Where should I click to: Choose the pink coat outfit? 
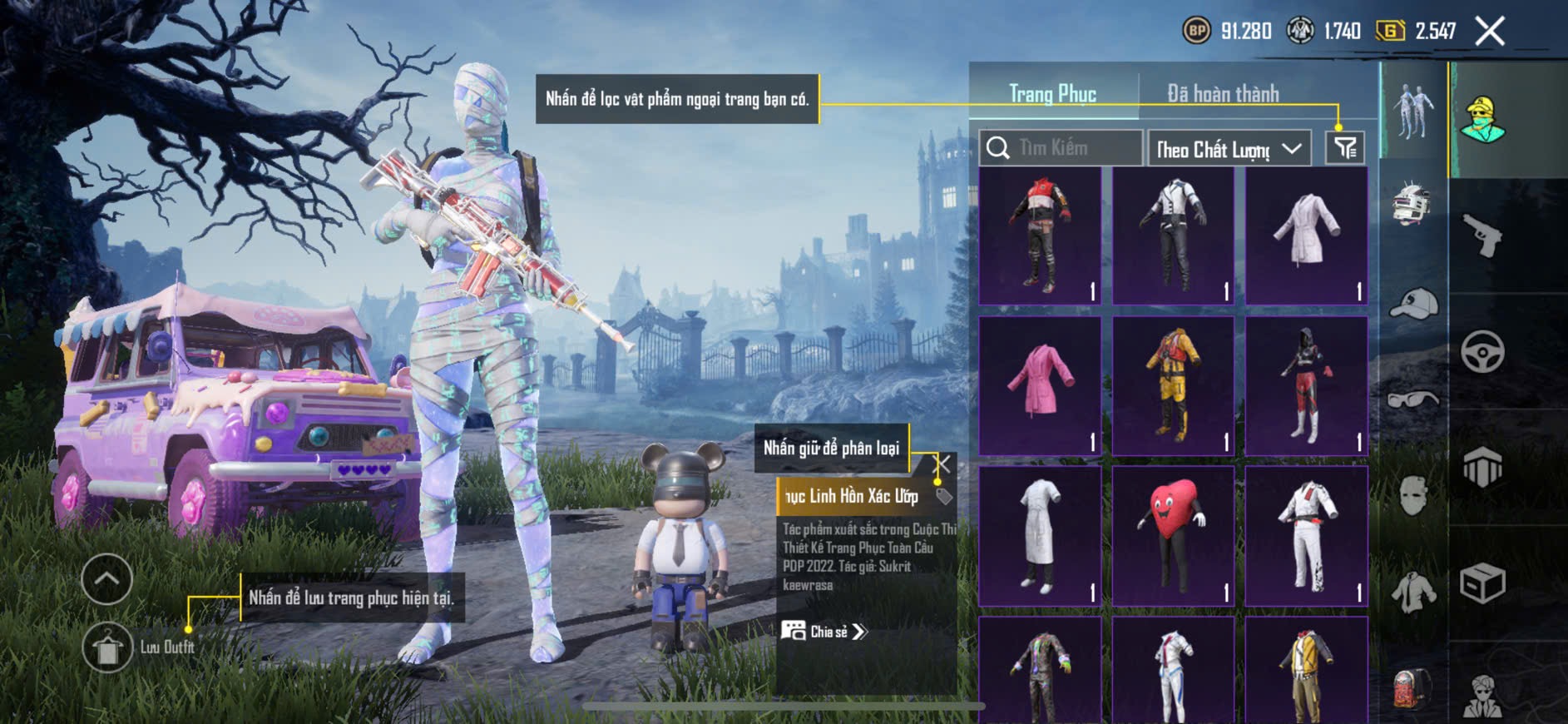[x=1040, y=385]
